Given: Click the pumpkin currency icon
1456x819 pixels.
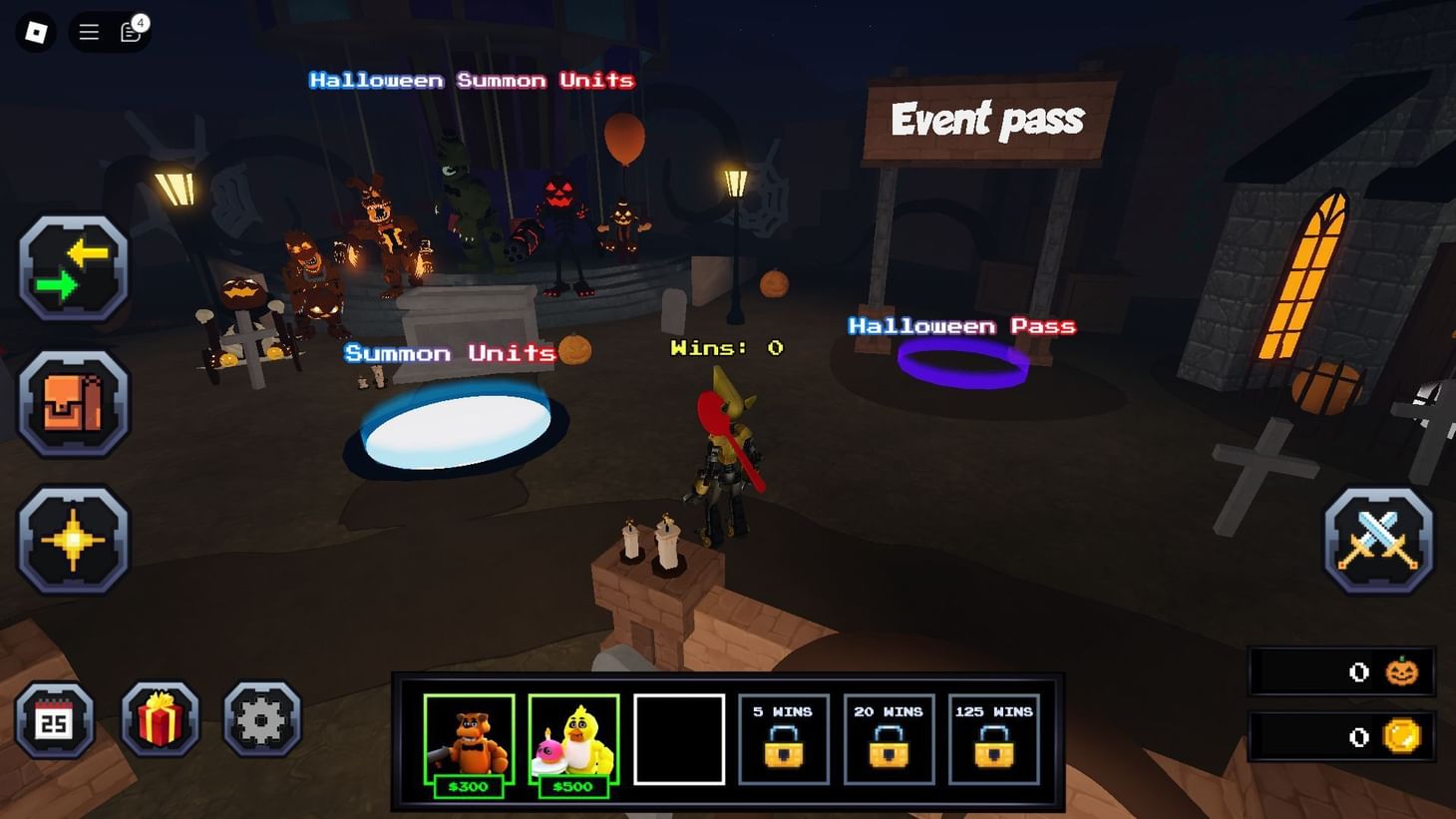Looking at the screenshot, I should click(1400, 671).
